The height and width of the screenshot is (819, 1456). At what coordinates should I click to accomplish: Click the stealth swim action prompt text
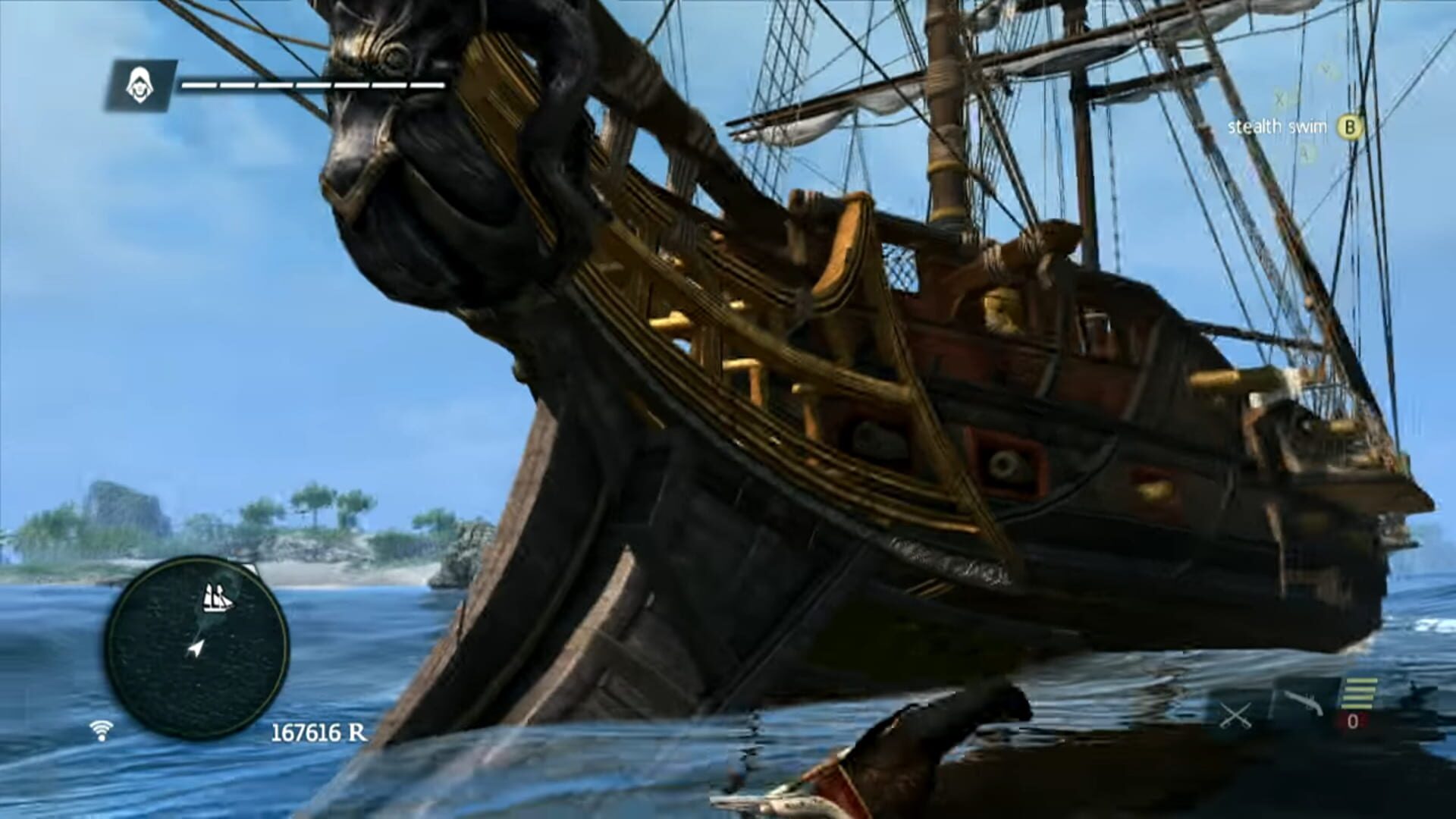click(x=1278, y=127)
